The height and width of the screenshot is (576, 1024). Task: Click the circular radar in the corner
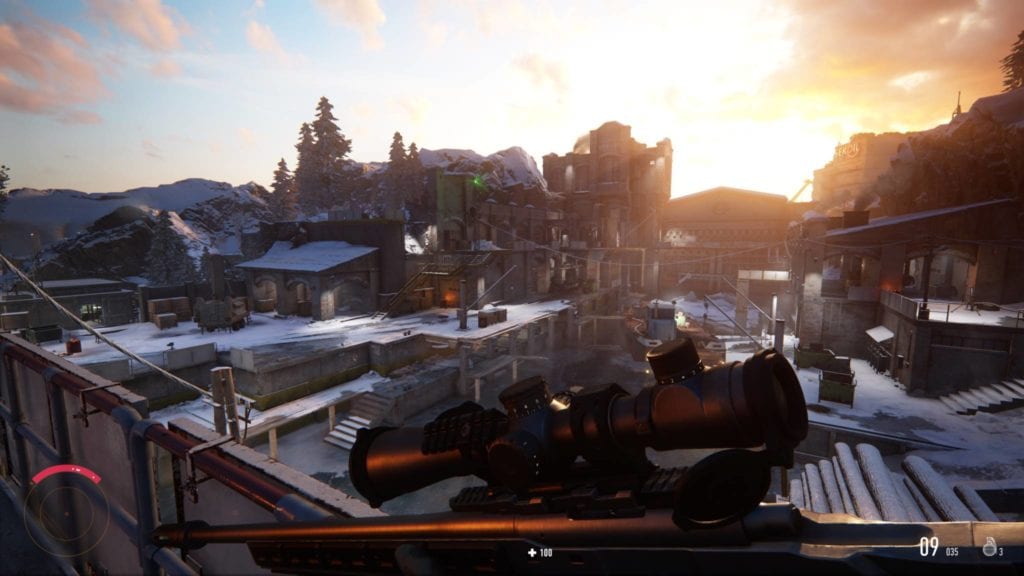coord(67,513)
